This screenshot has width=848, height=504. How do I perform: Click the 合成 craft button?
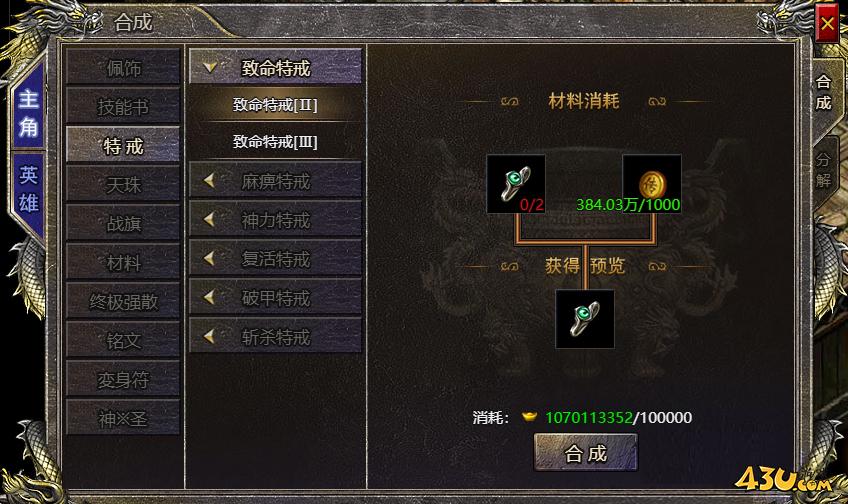[585, 453]
